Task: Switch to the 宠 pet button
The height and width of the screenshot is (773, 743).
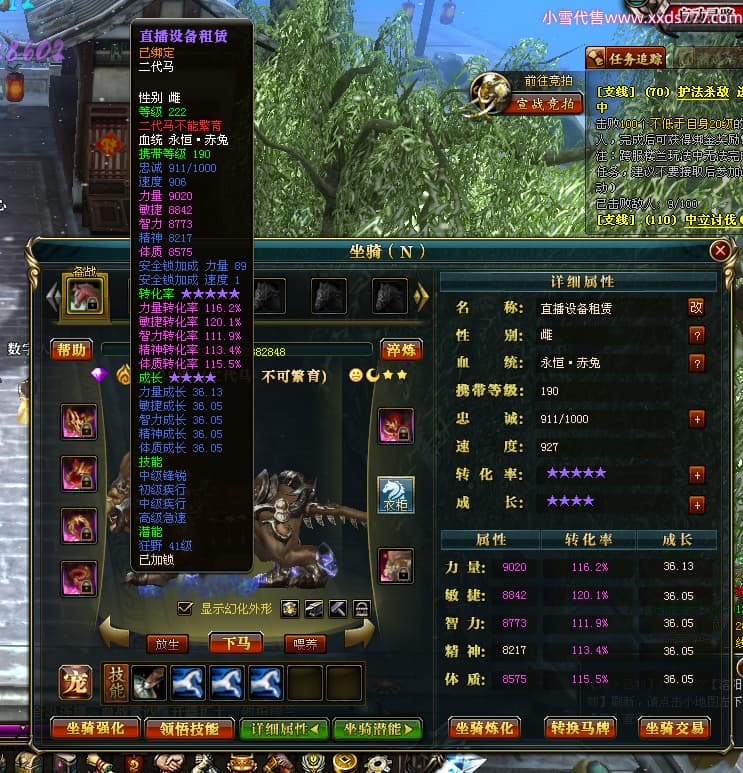Action: tap(75, 682)
